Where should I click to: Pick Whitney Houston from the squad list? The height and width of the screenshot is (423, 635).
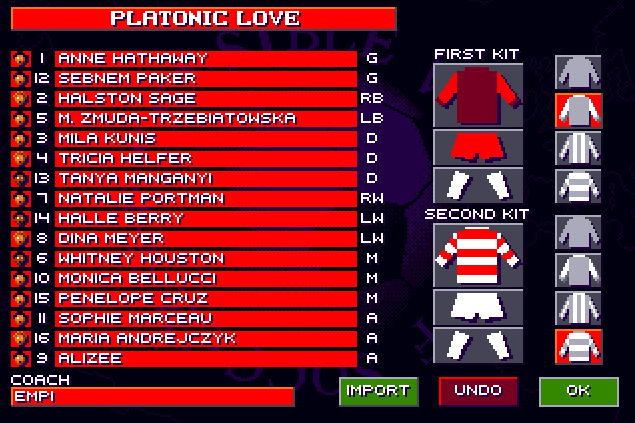pyautogui.click(x=205, y=259)
